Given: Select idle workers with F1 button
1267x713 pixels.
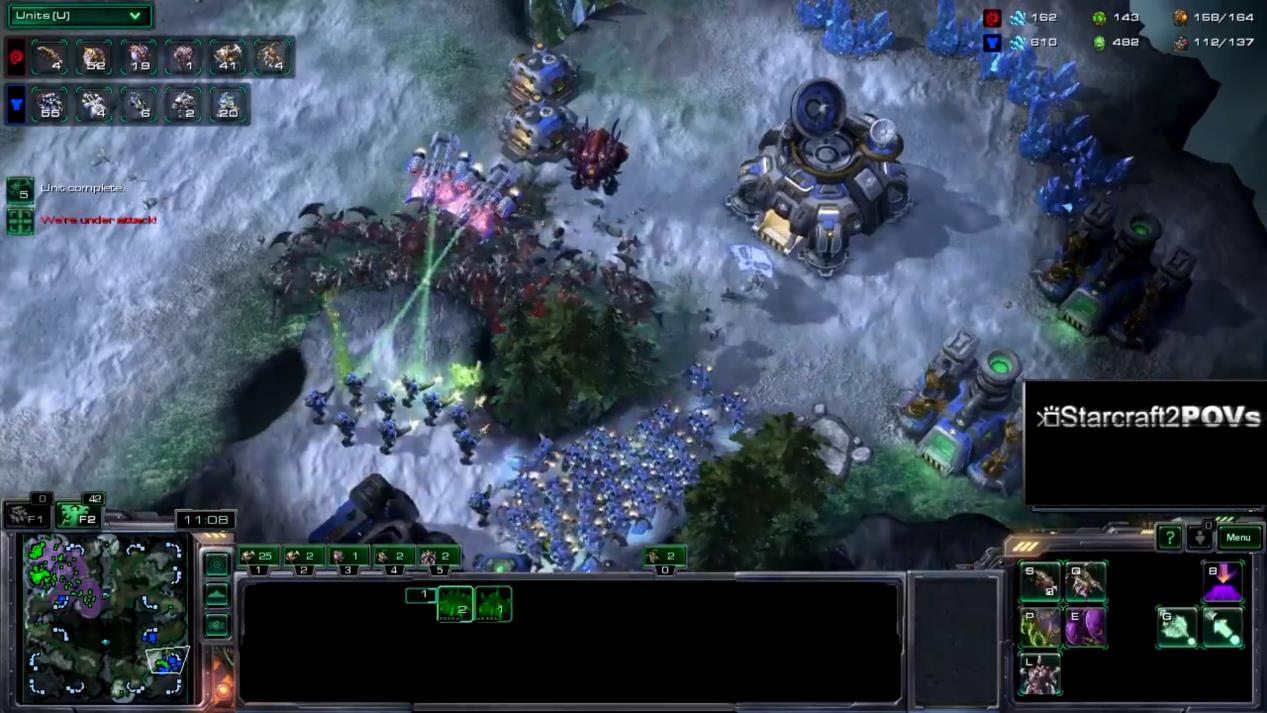Looking at the screenshot, I should (26, 516).
